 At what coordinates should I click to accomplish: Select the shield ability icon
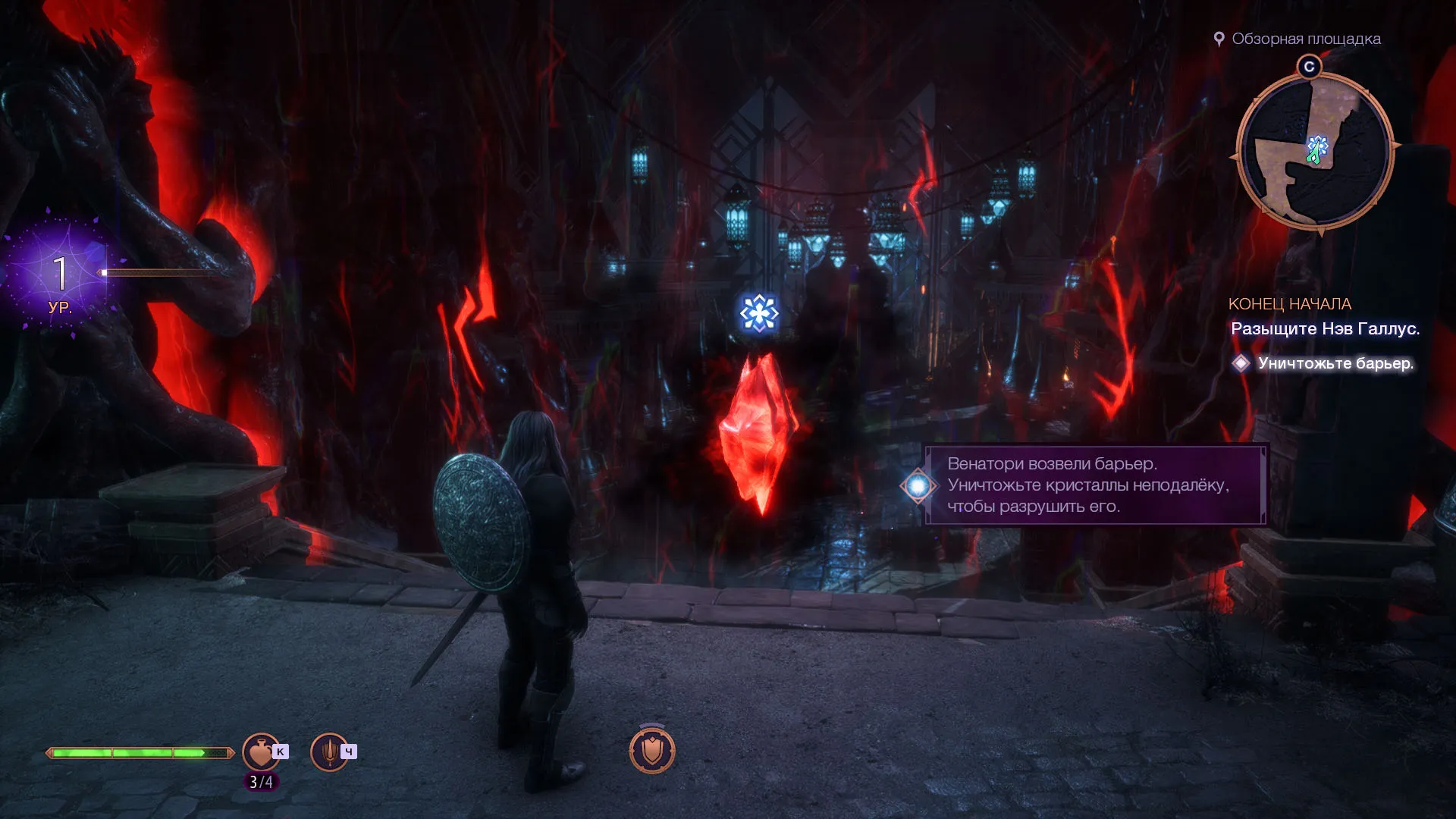click(652, 751)
